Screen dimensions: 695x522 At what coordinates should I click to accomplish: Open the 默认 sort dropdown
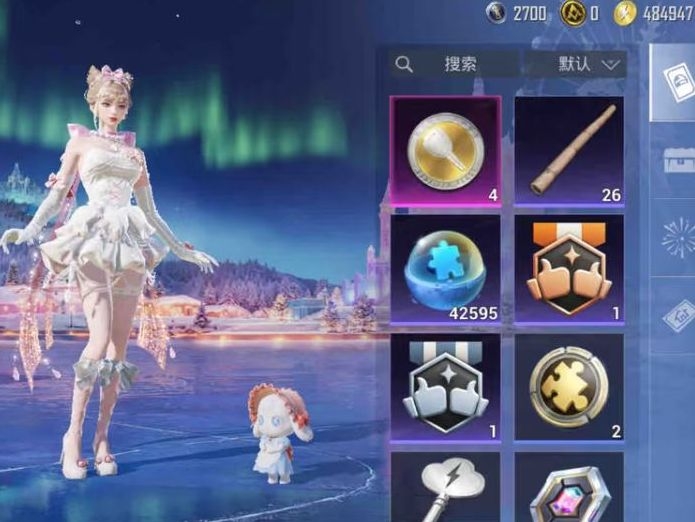point(590,64)
